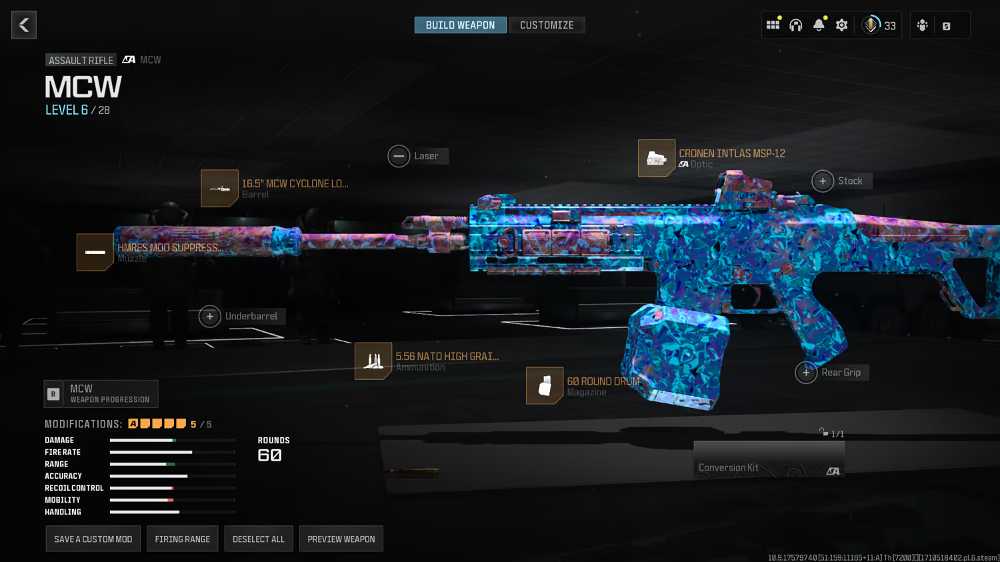Open the notifications bell

pos(819,25)
